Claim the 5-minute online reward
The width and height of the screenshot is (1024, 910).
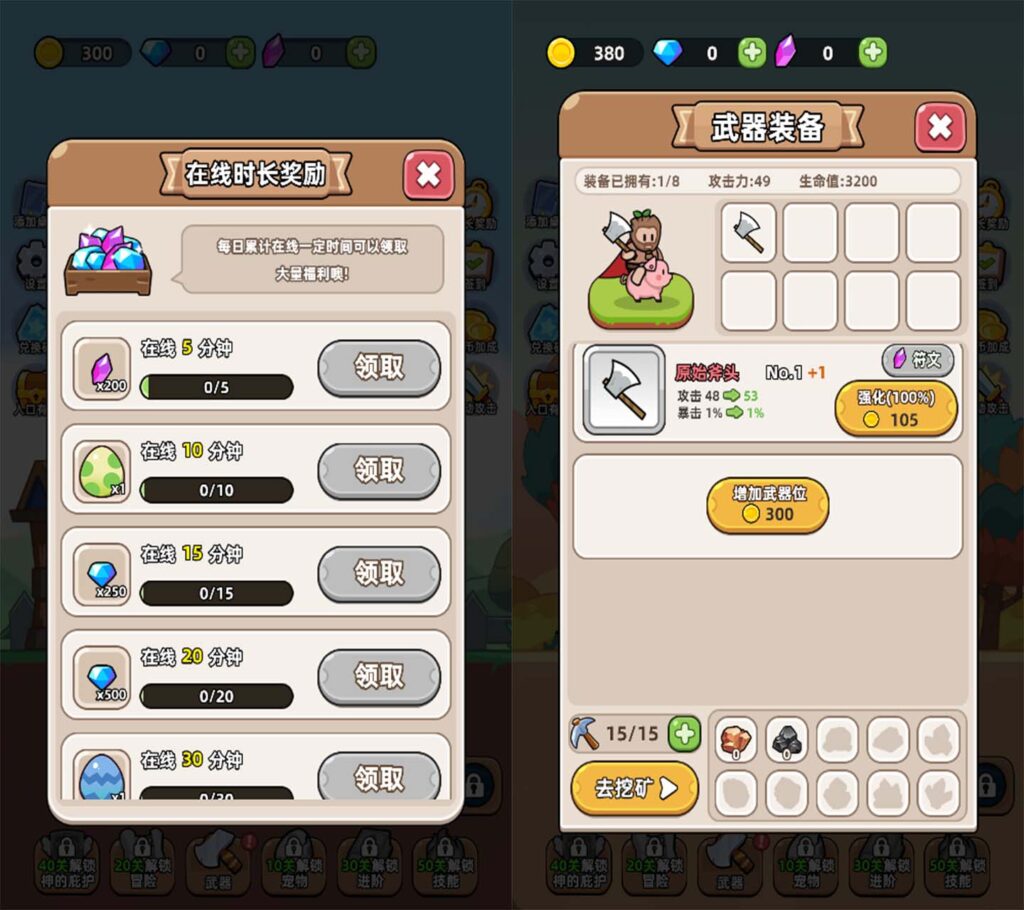379,368
